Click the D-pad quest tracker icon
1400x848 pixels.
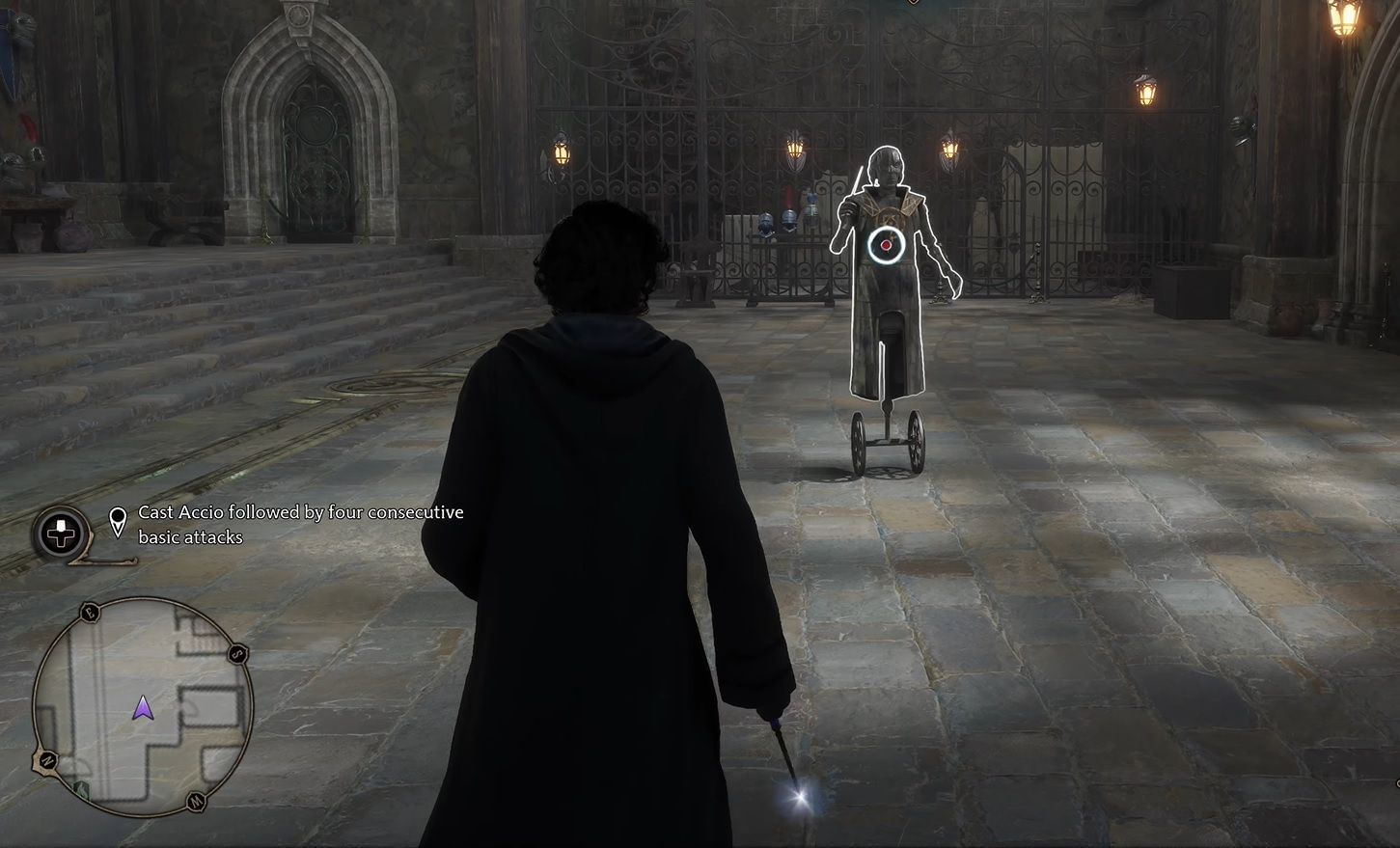[x=60, y=532]
